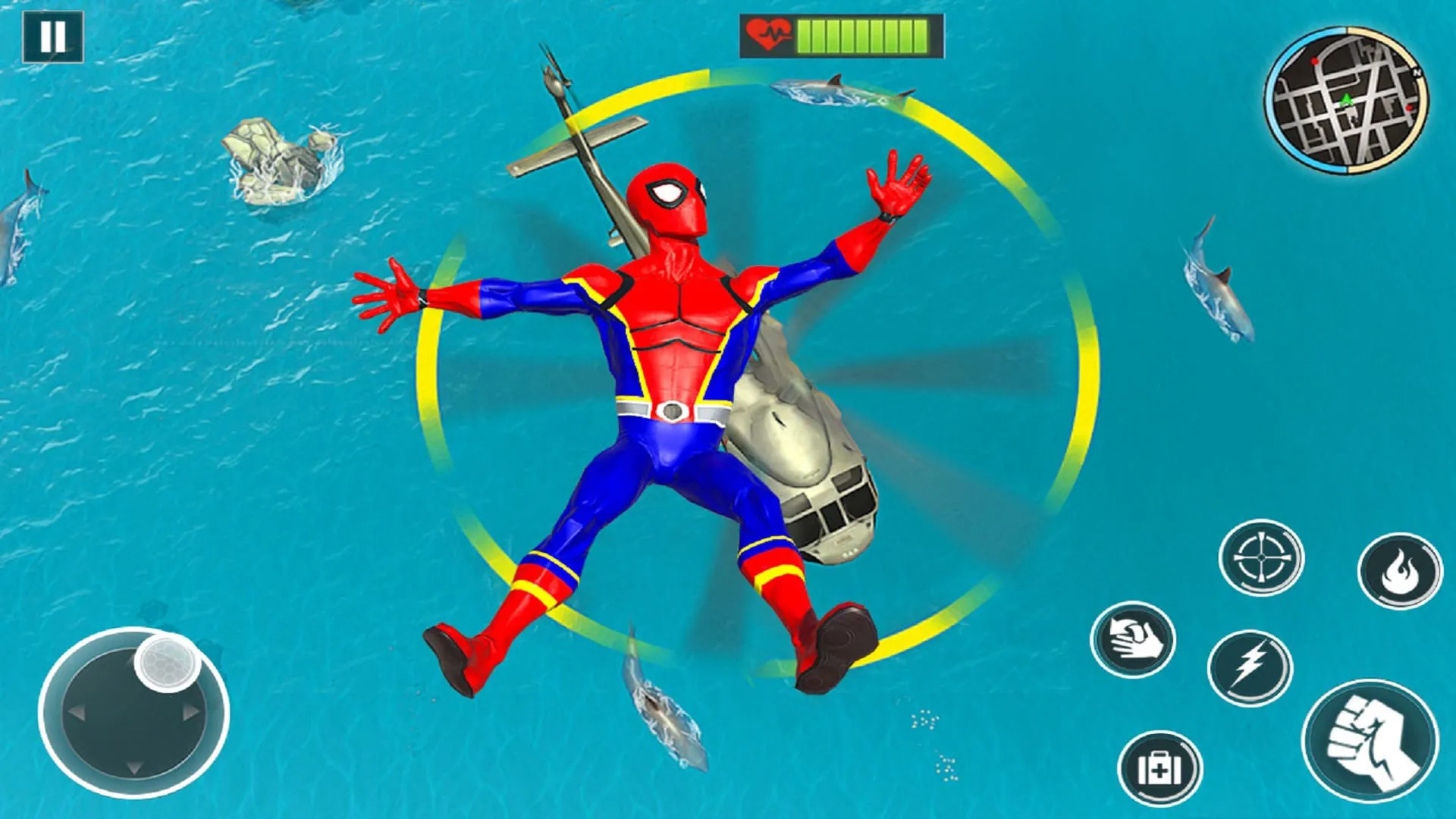This screenshot has width=1456, height=819.
Task: Tap the heart-rate health icon
Action: (768, 33)
